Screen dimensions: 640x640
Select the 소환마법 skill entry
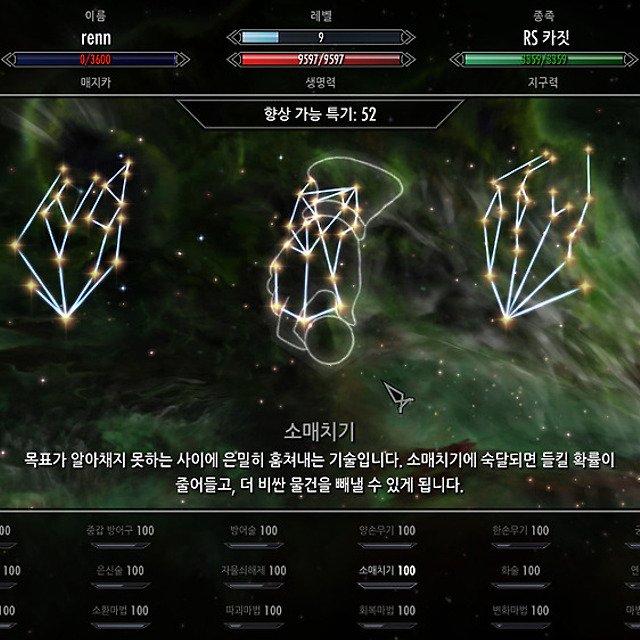(119, 609)
